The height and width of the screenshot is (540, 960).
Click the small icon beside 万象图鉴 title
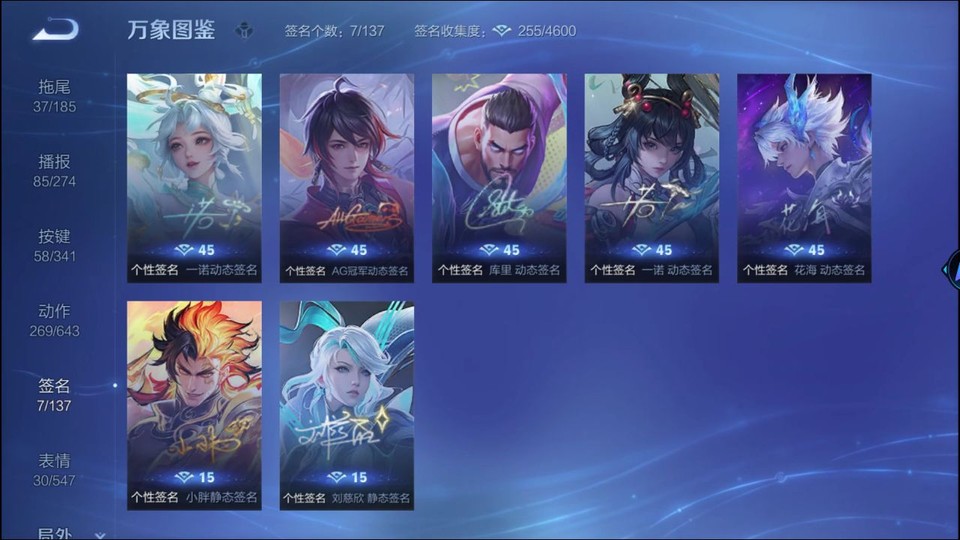coord(244,31)
